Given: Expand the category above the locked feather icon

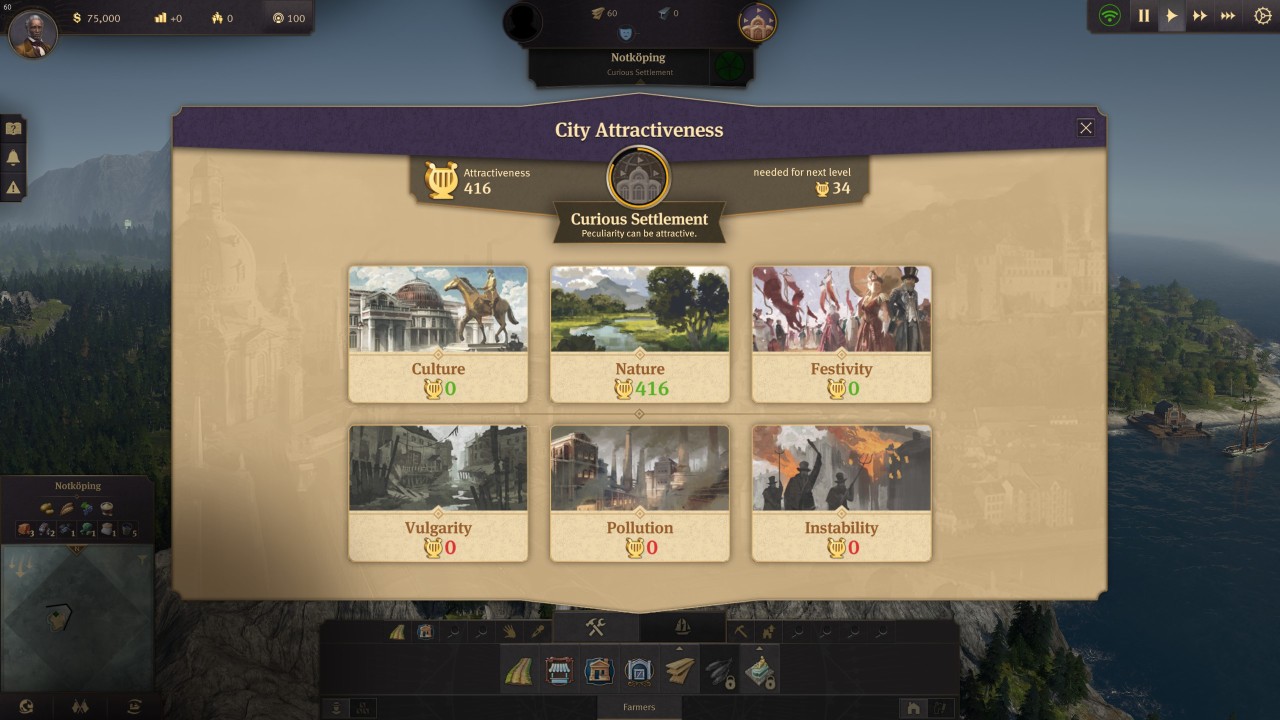Looking at the screenshot, I should click(680, 648).
